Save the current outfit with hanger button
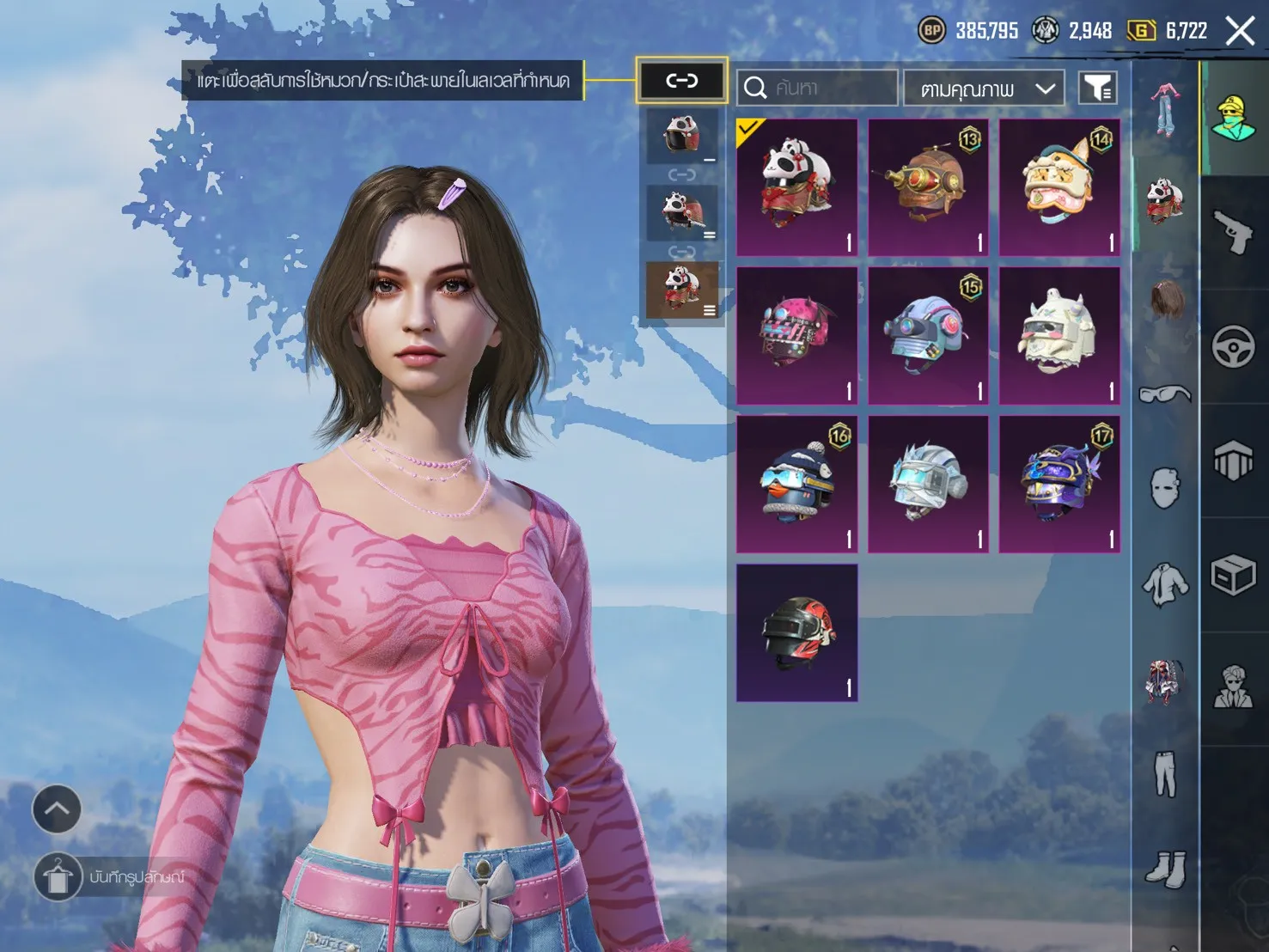Screen dimensions: 1269x952 coord(58,877)
